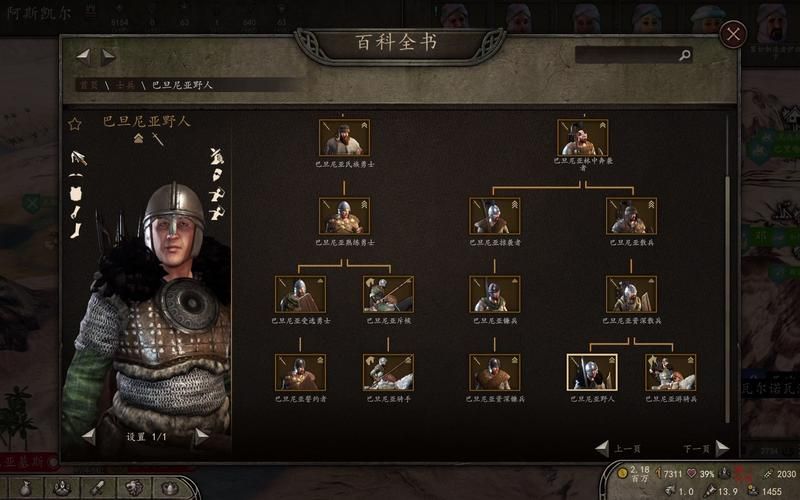Screen dimensions: 800x500
Task: Select the 巴旦尼亚林中奔袭者 troop node
Action: 582,138
